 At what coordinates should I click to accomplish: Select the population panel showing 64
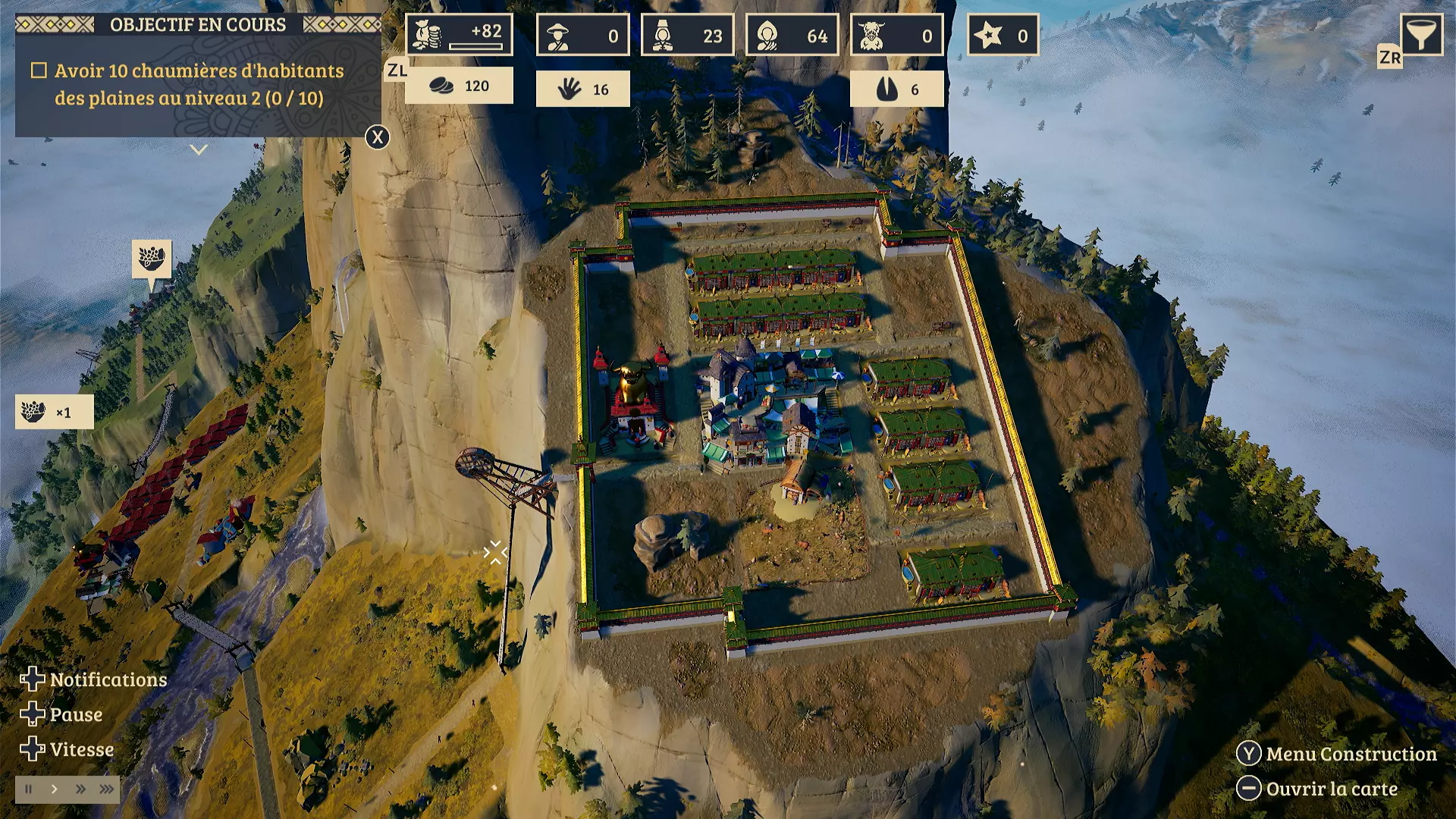tap(792, 35)
